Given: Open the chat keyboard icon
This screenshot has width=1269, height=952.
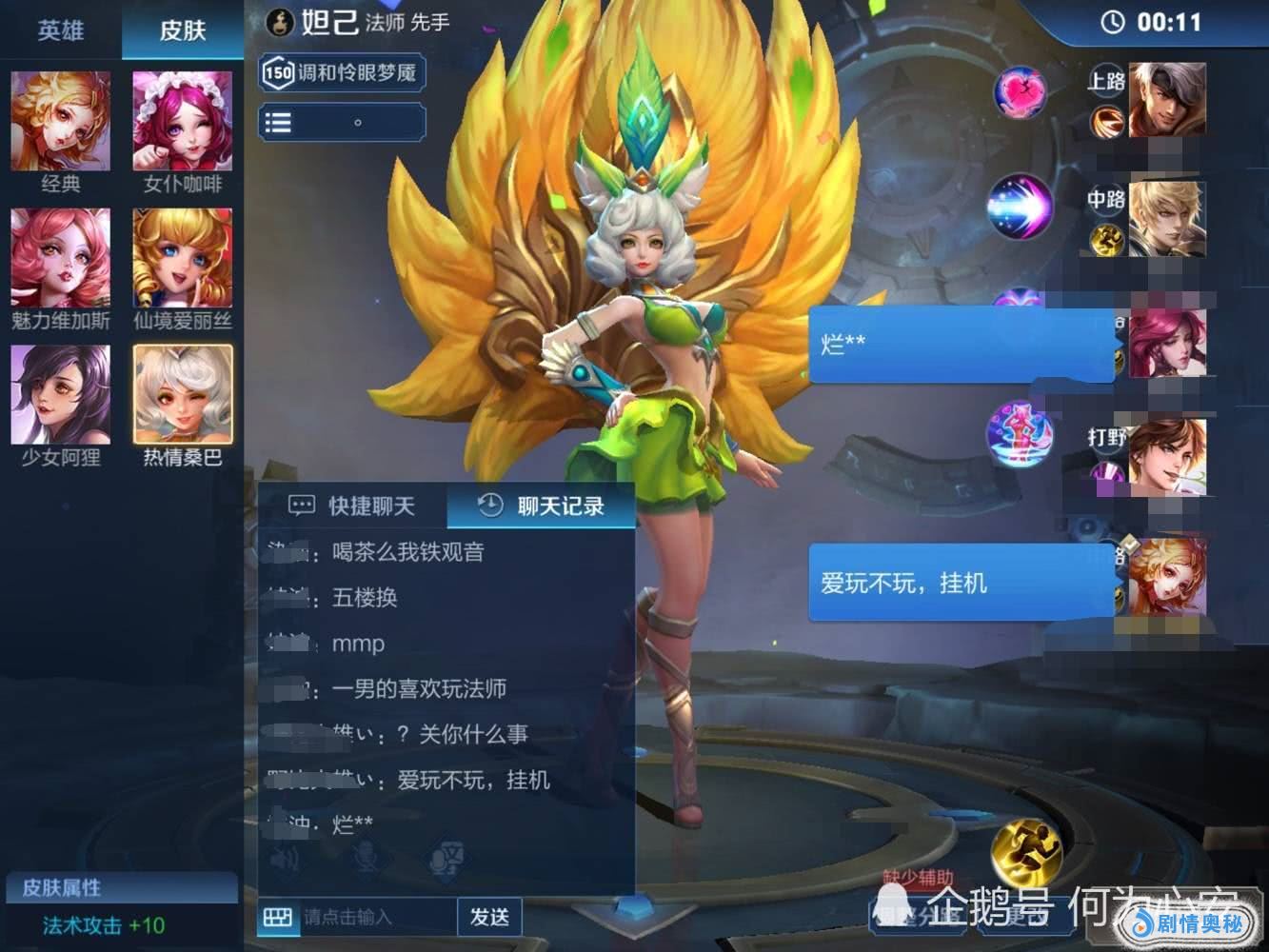Looking at the screenshot, I should tap(278, 917).
